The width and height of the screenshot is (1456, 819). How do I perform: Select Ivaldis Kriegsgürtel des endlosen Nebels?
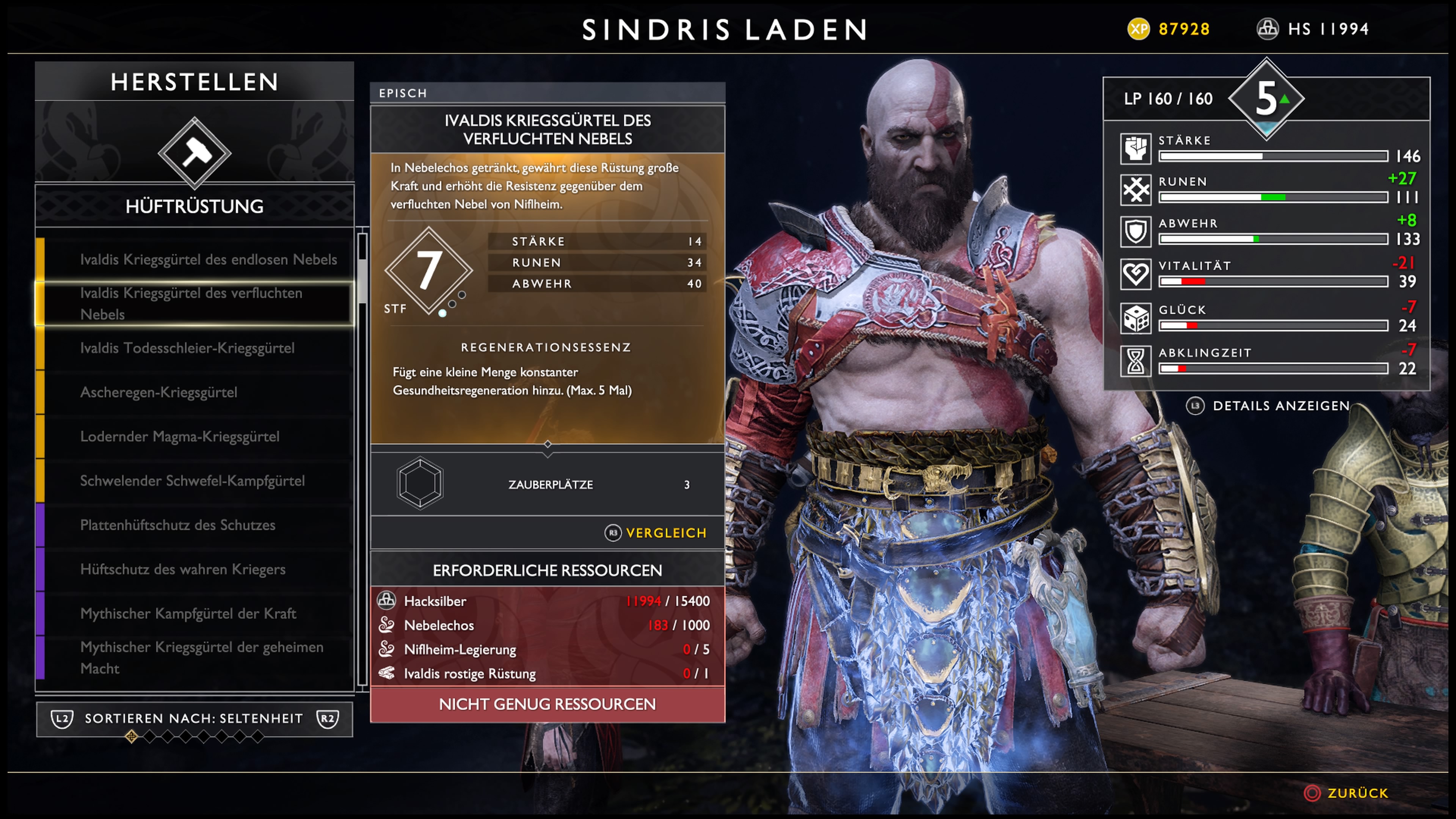coord(208,259)
